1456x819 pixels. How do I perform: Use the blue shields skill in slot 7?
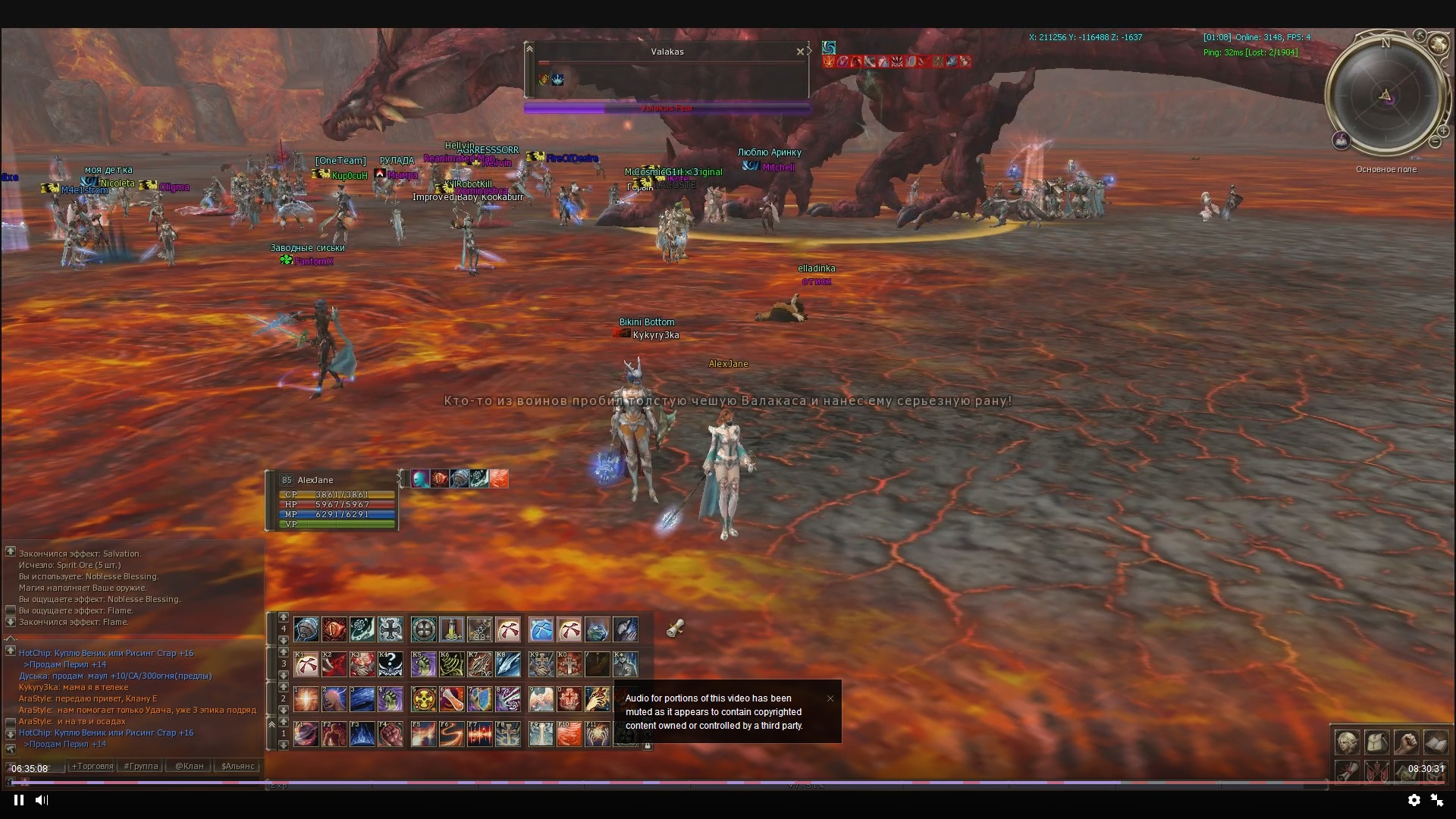coord(479,698)
